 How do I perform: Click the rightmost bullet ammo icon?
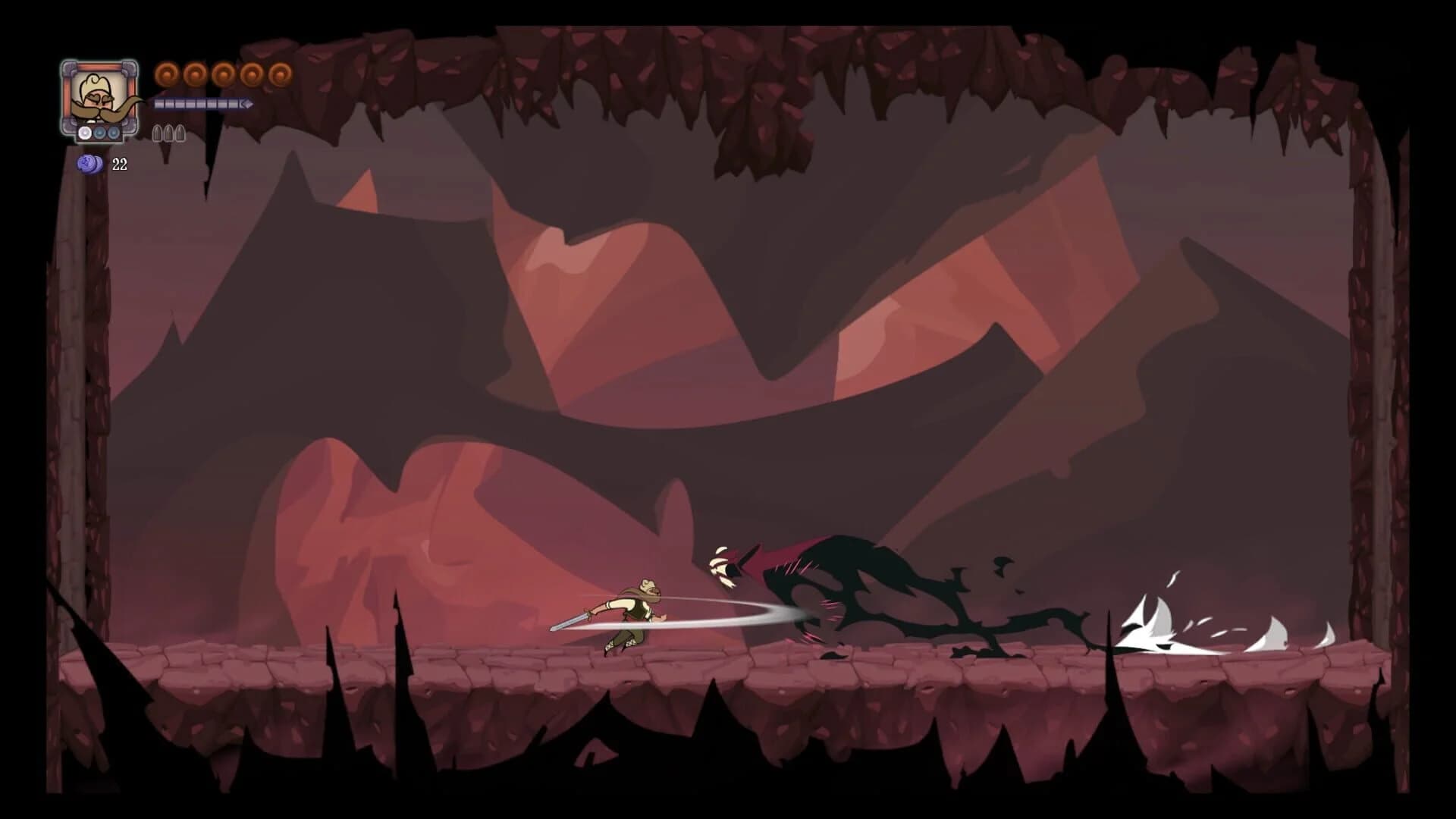coord(180,133)
